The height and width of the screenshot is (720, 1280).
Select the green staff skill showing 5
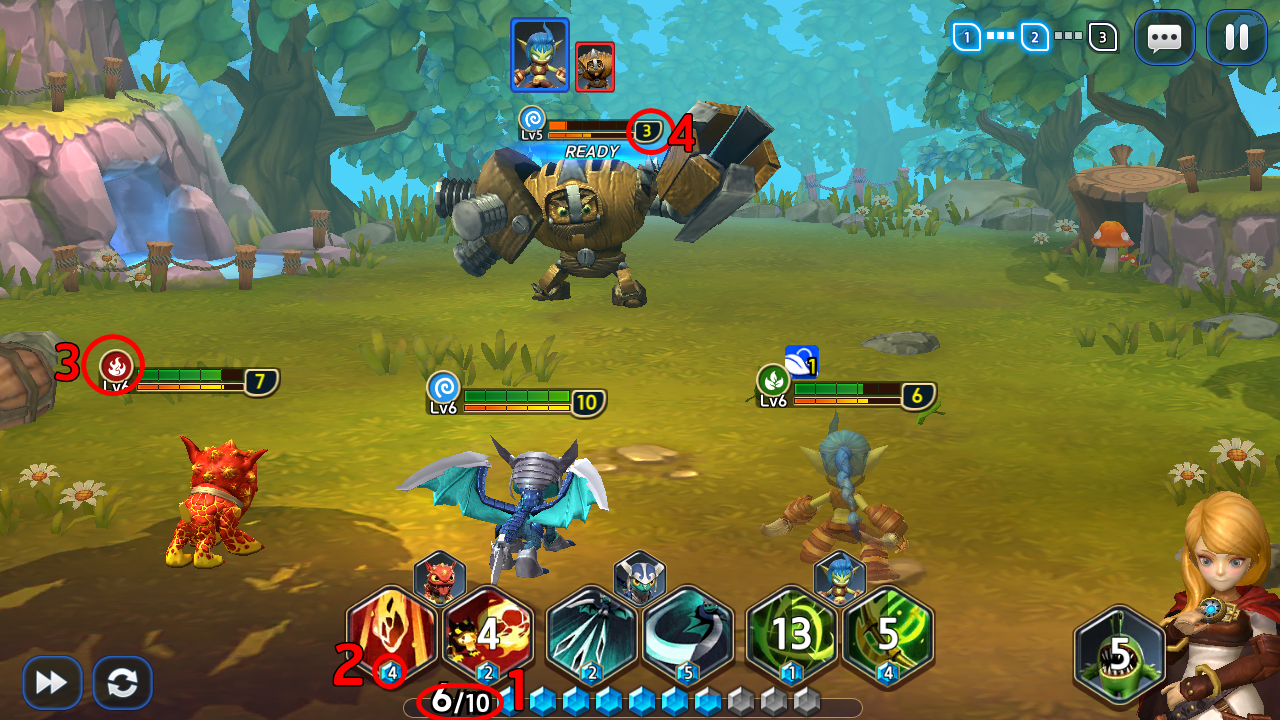point(887,634)
